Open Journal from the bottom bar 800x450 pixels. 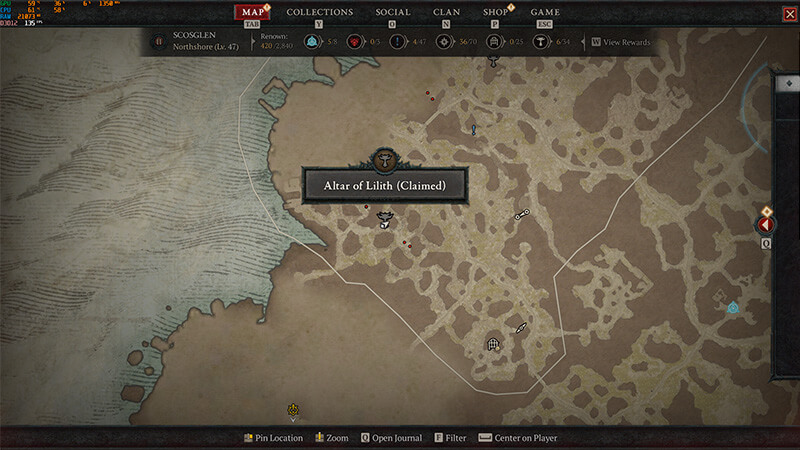coord(391,438)
